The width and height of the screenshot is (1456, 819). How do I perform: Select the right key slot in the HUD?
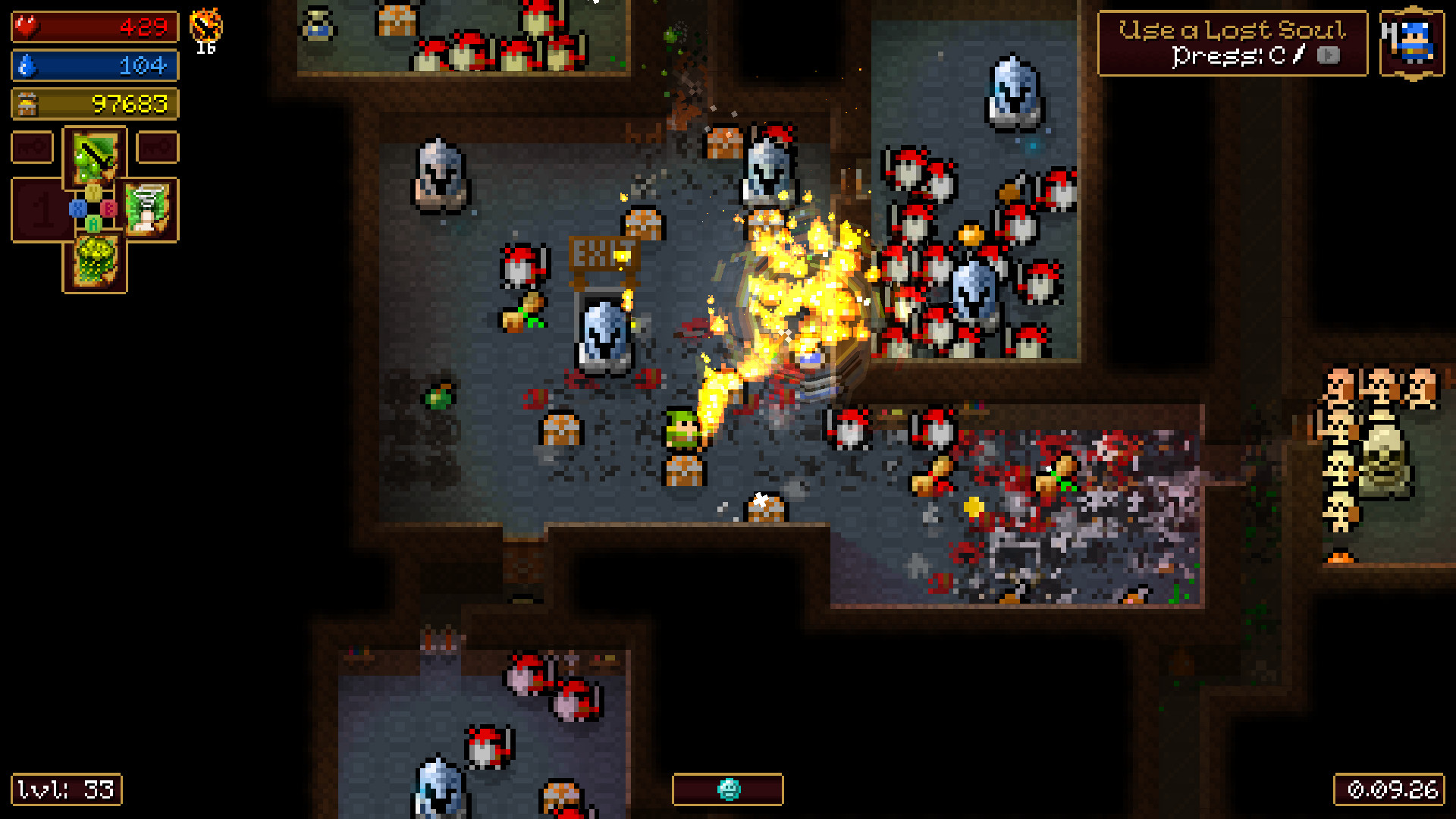click(158, 147)
